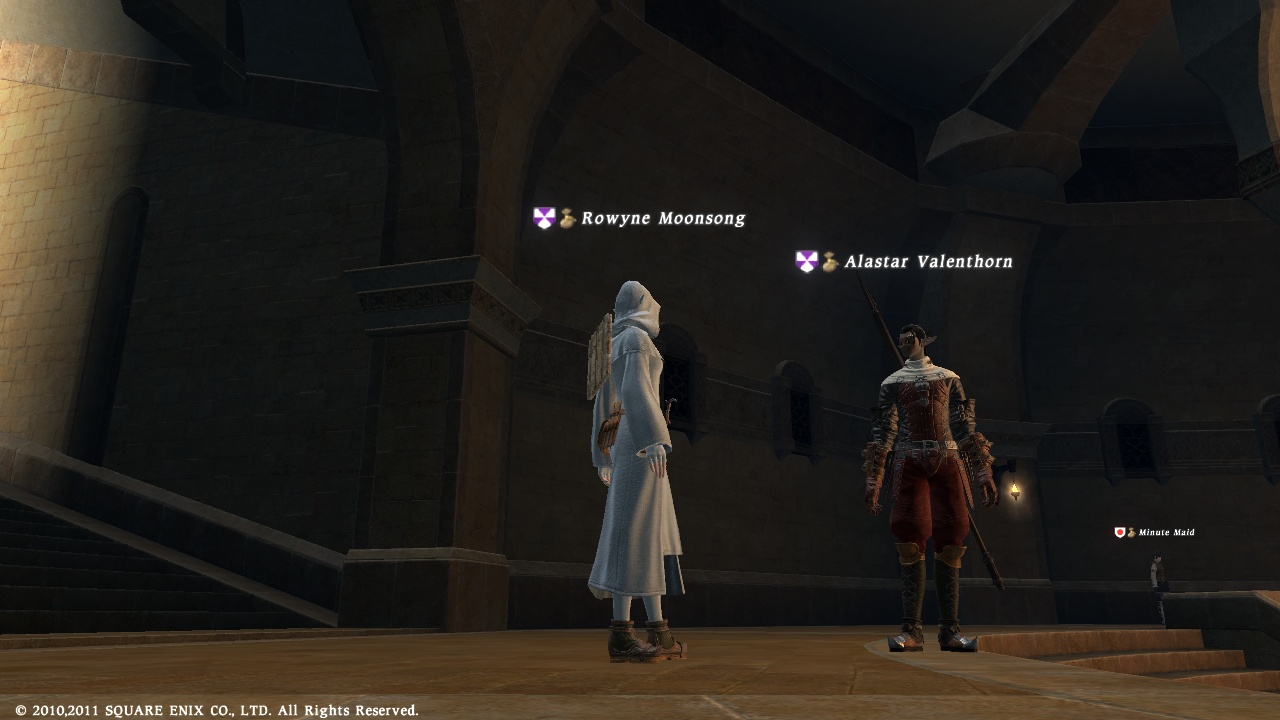Select the Rowyne Moonsong nameplate
Screen dimensions: 1280x720
point(662,218)
